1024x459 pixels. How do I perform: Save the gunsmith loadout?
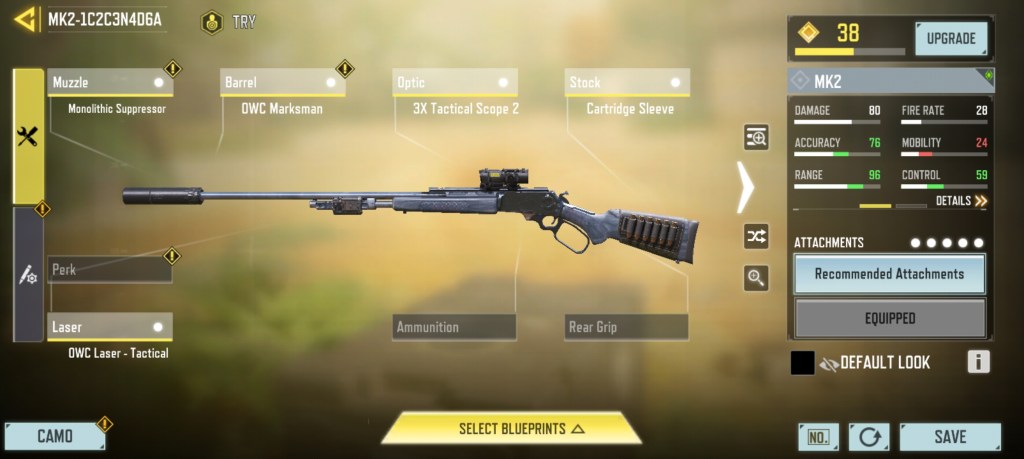pyautogui.click(x=949, y=436)
